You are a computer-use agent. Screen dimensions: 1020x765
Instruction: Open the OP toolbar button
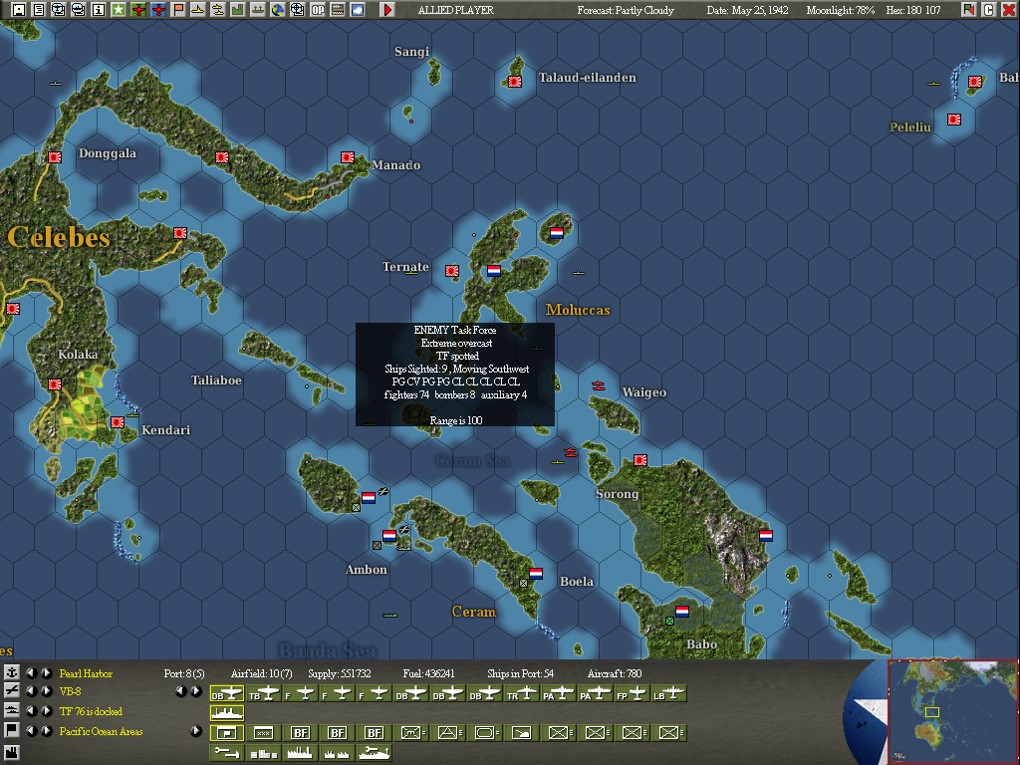(x=317, y=10)
